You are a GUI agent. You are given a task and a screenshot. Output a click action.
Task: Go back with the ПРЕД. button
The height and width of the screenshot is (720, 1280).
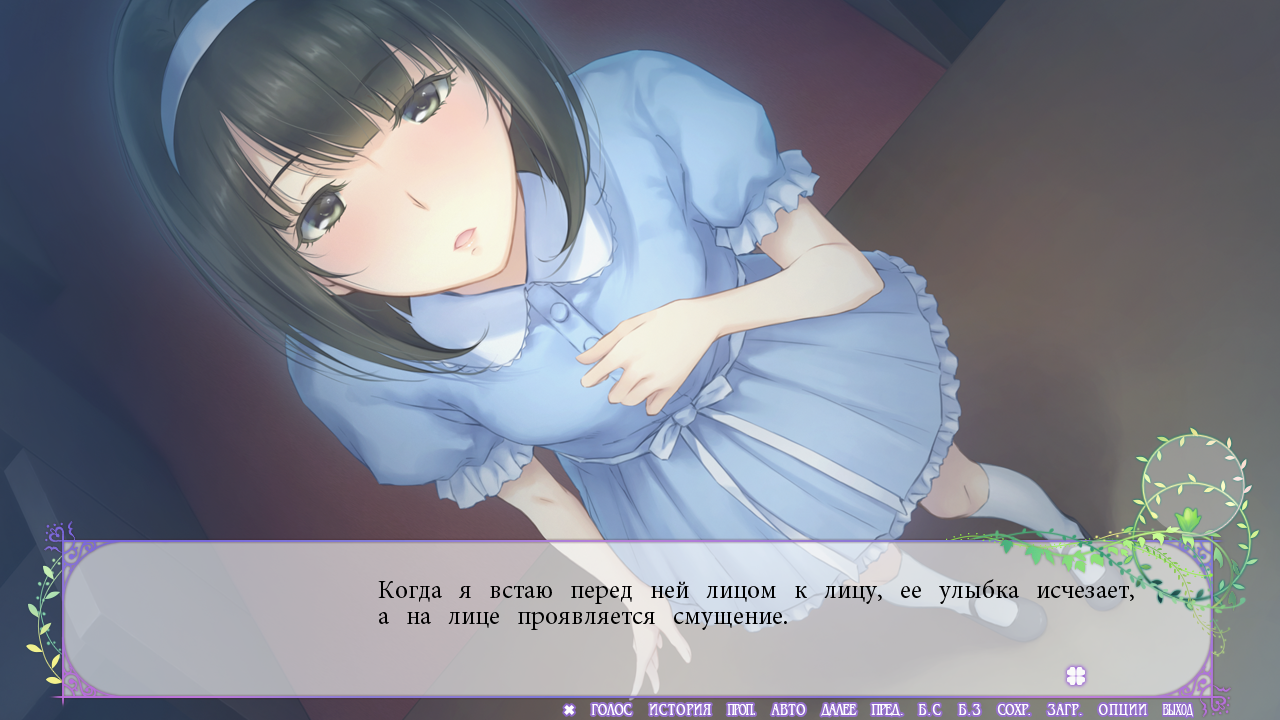tap(887, 710)
